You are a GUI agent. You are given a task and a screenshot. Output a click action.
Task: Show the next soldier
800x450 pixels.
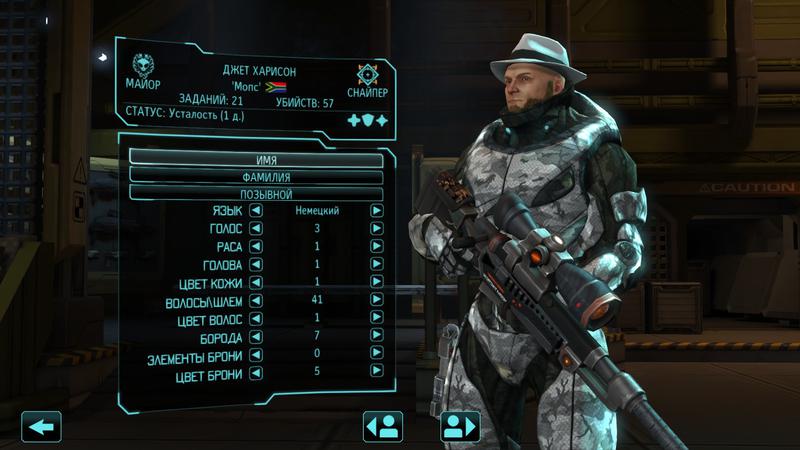tap(460, 427)
